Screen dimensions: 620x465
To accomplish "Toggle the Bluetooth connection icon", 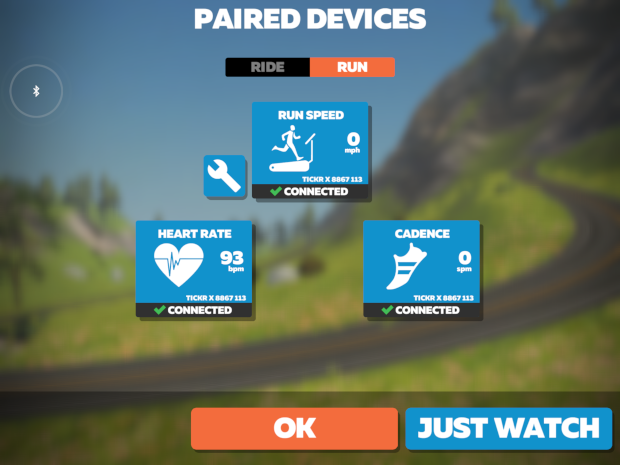I will [37, 91].
